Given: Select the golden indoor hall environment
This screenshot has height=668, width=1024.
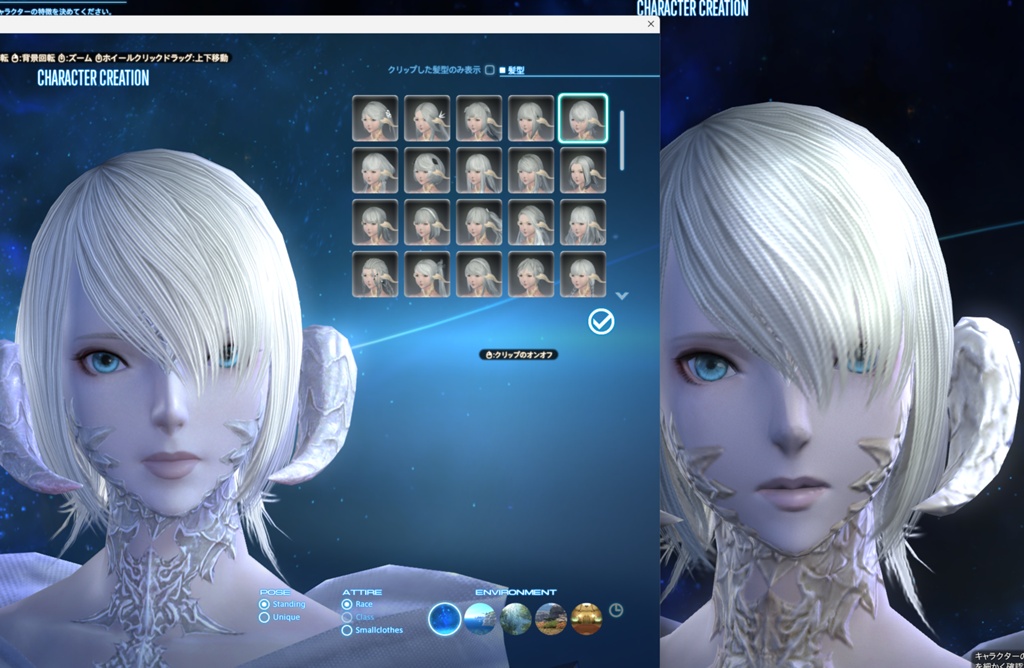Looking at the screenshot, I should (586, 619).
